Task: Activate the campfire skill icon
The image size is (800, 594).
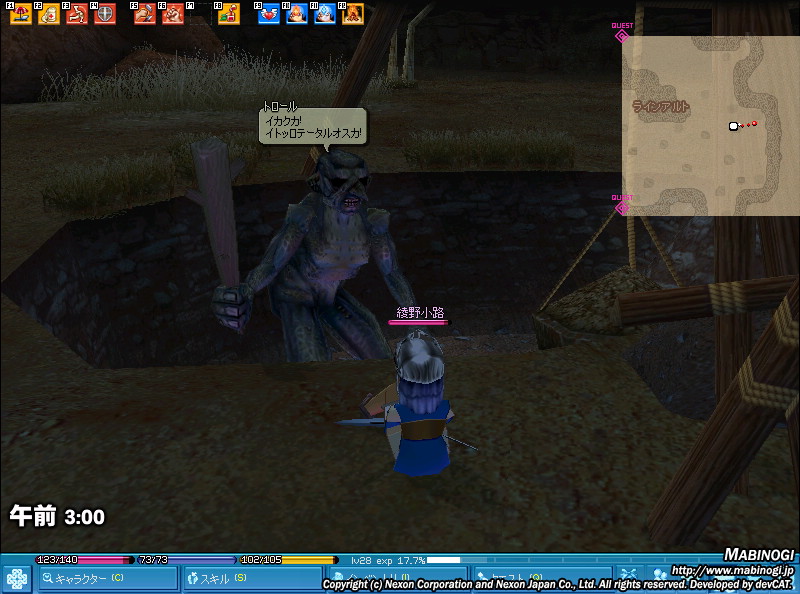Action: pos(352,15)
